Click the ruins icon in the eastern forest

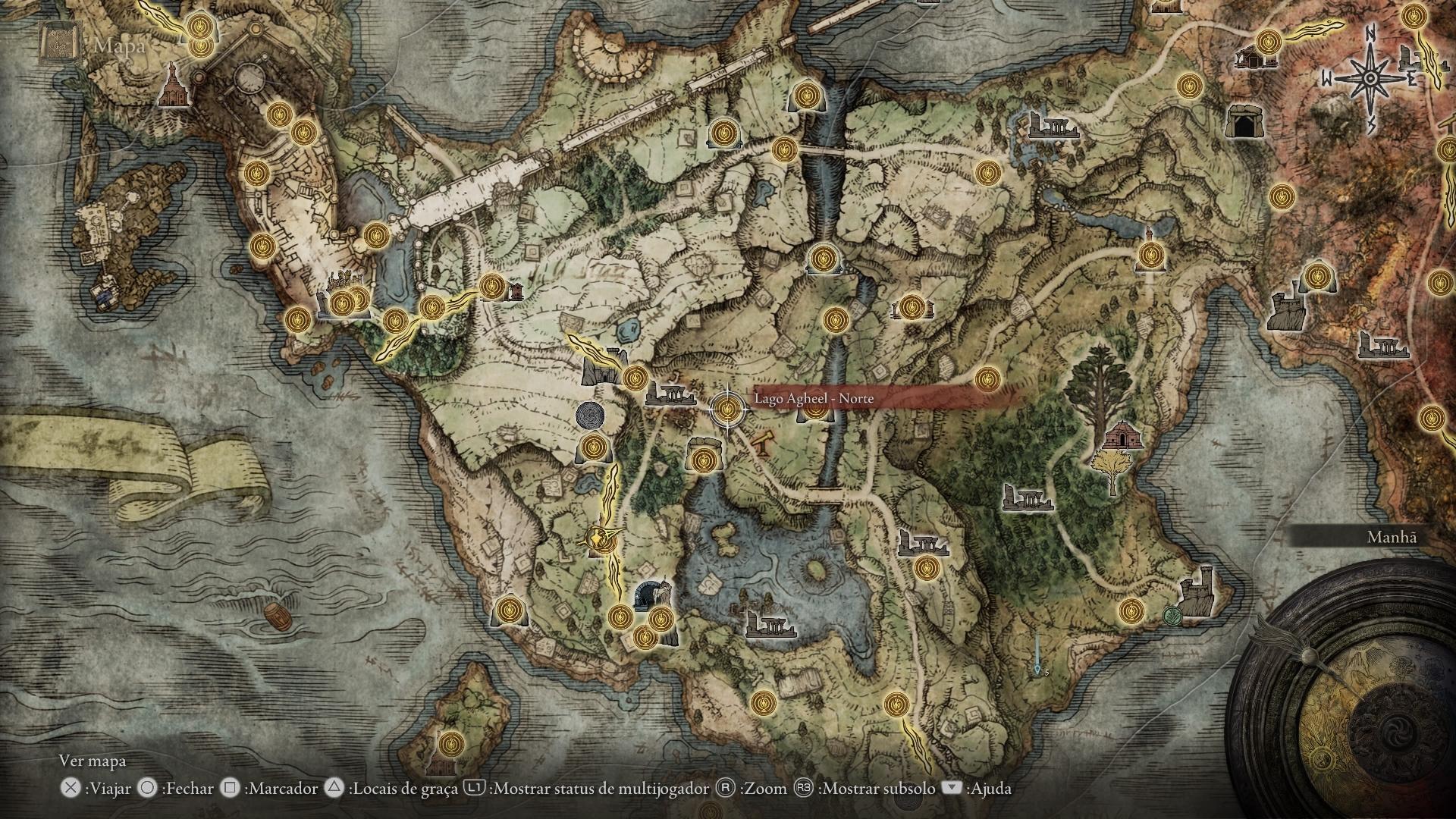pos(1028,497)
